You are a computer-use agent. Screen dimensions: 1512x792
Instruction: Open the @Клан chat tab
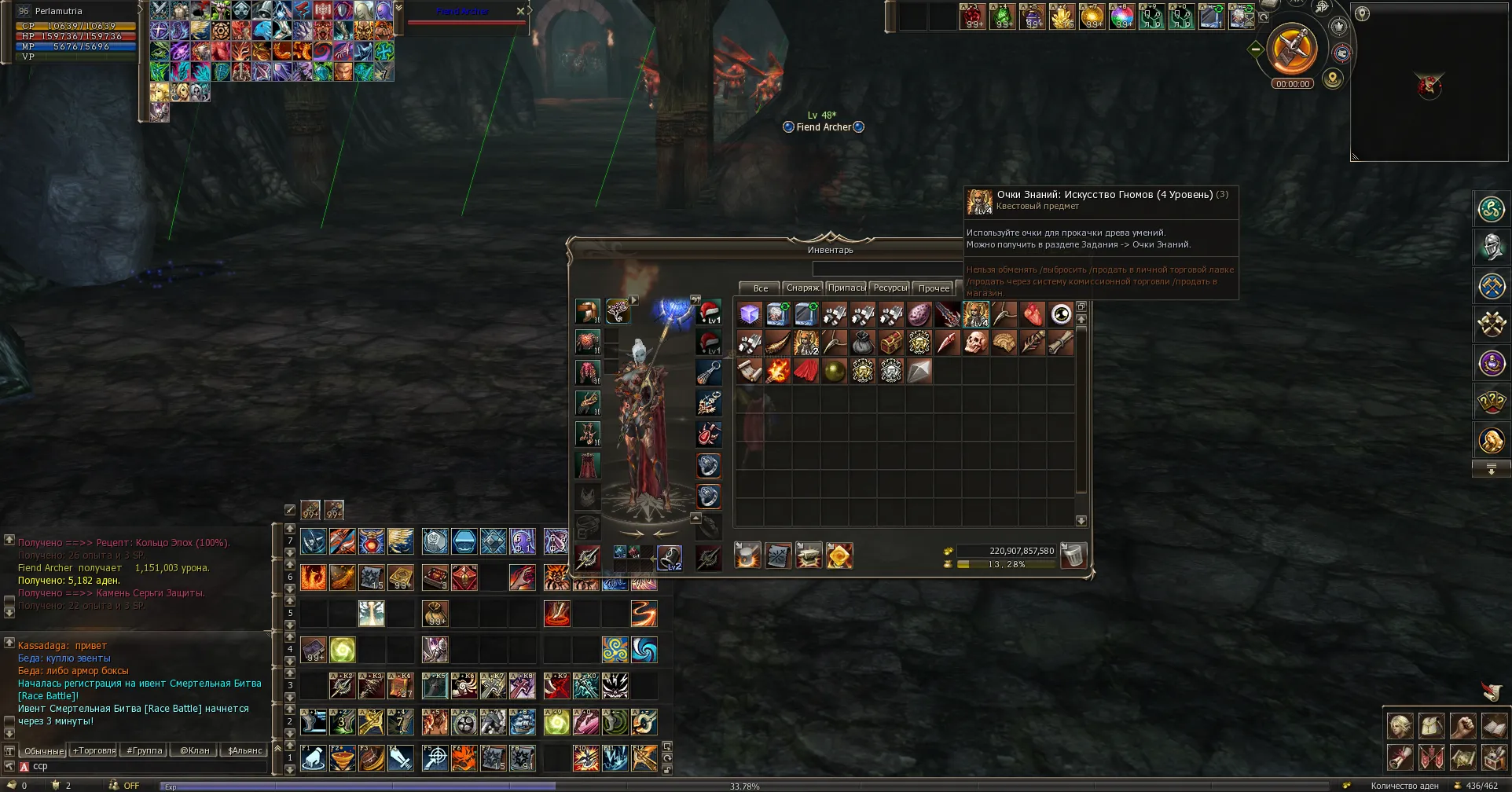(195, 750)
